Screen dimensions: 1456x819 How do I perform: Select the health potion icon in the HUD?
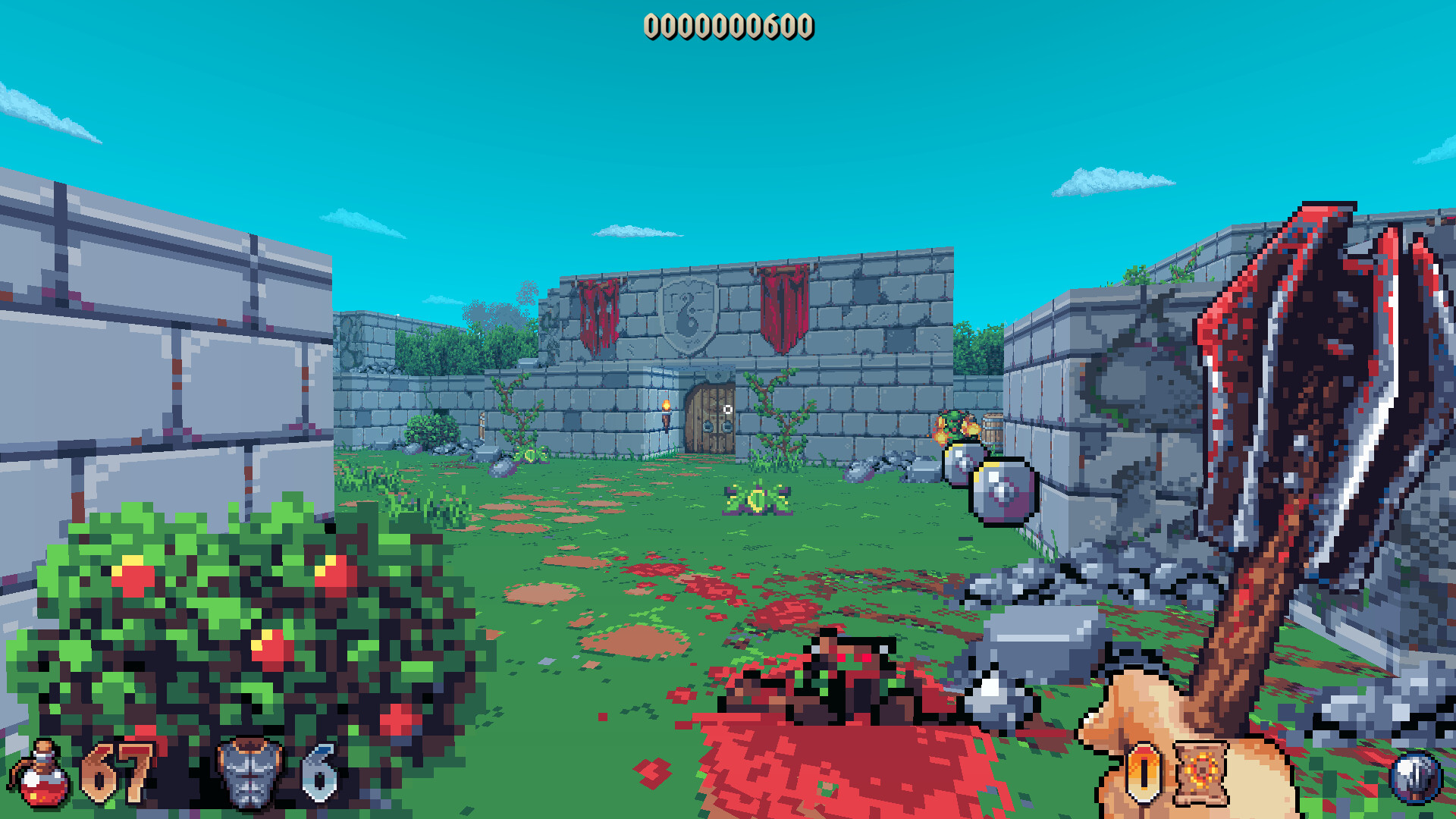point(42,775)
